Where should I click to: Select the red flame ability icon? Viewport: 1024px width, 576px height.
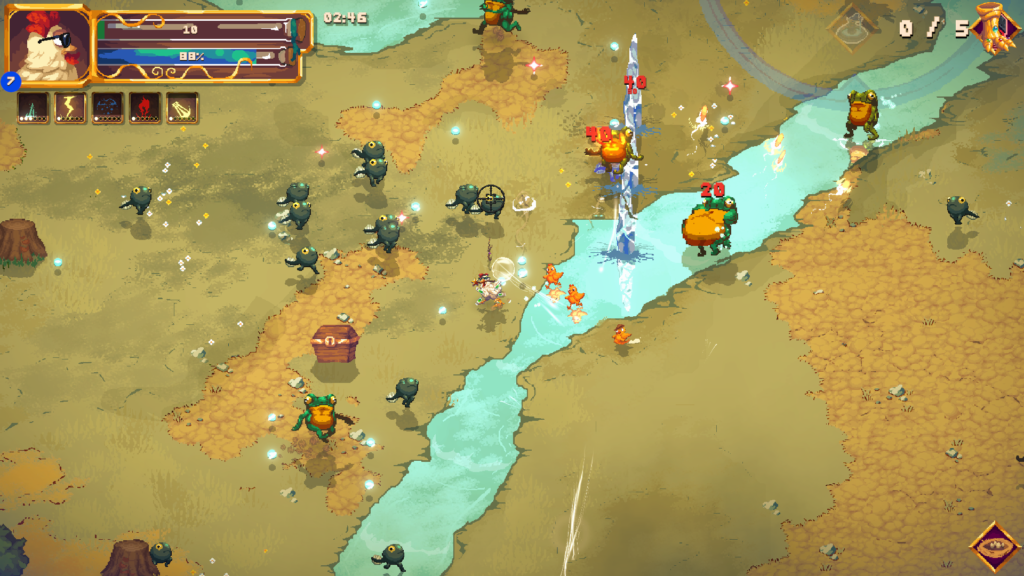[x=145, y=108]
